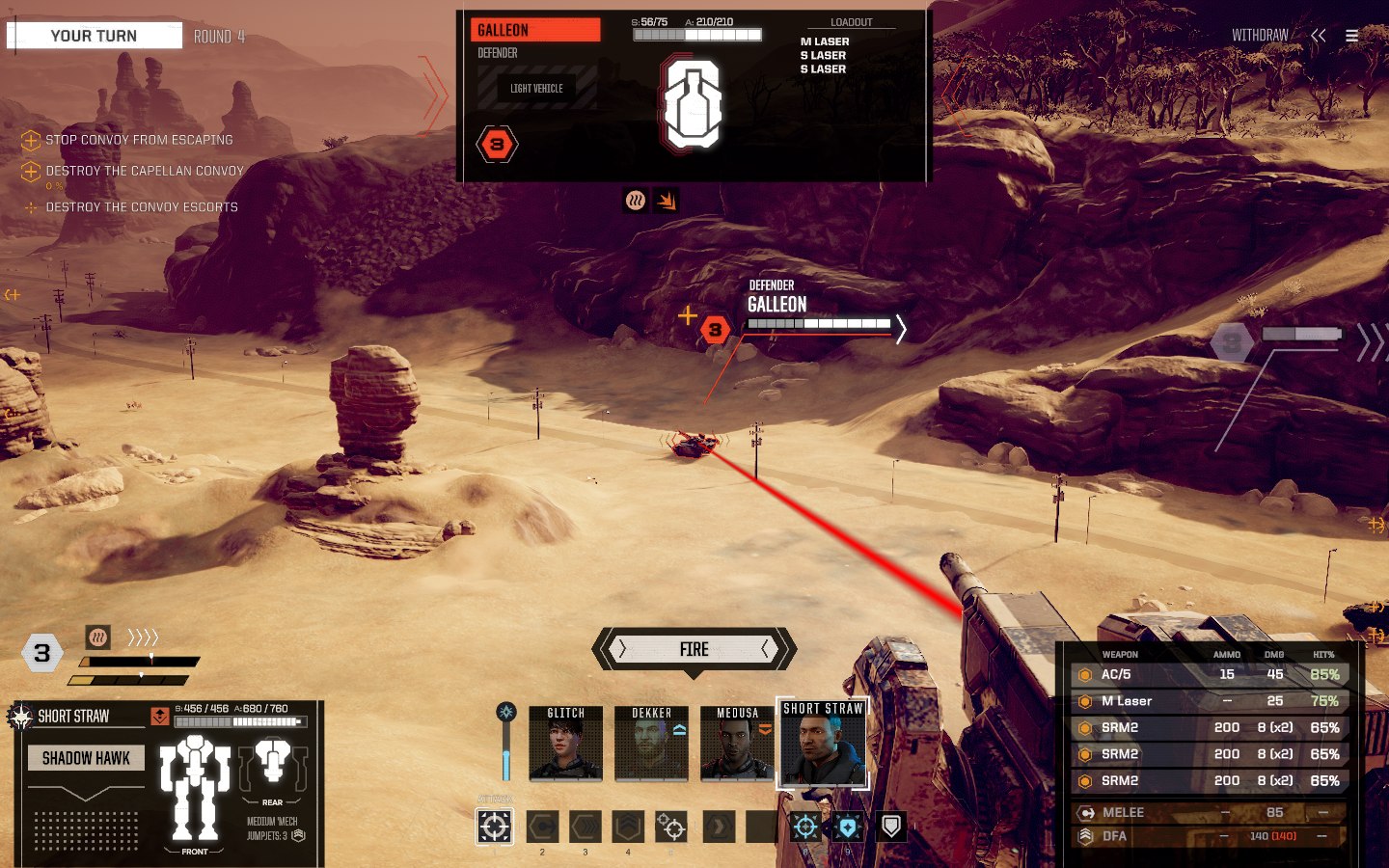Activate the blue shield vigilance ability
Screen dimensions: 1389x868
click(x=848, y=827)
